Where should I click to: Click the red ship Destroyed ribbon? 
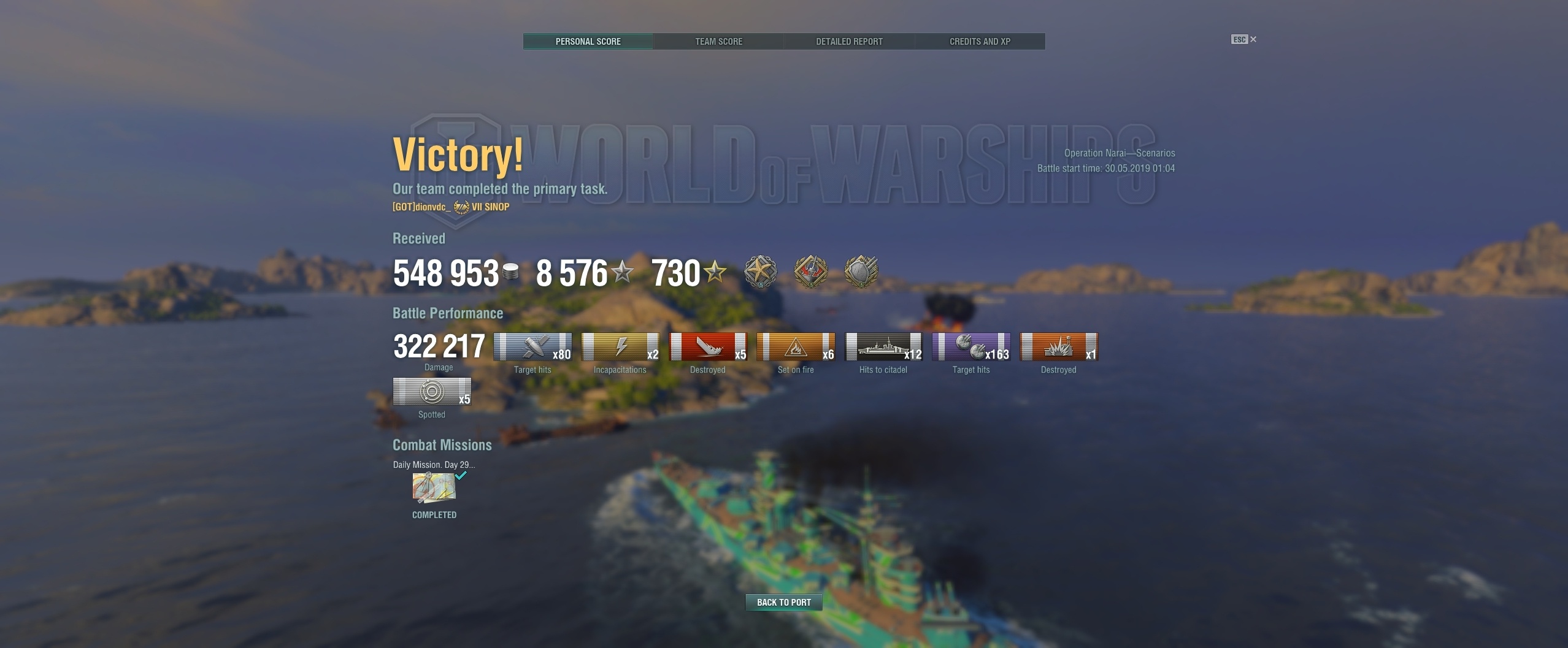click(x=708, y=347)
